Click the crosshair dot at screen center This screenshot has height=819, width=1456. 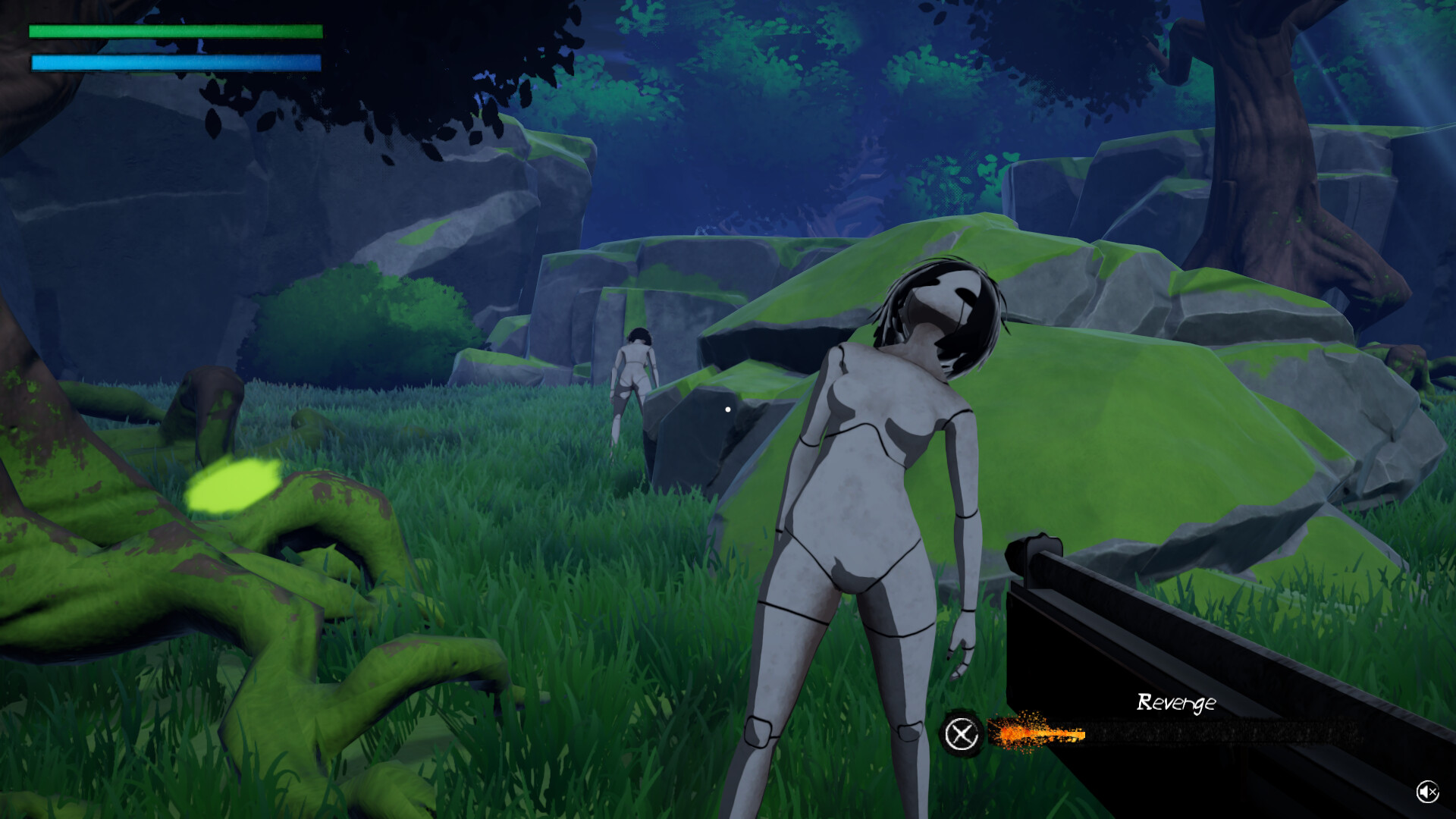pos(728,409)
